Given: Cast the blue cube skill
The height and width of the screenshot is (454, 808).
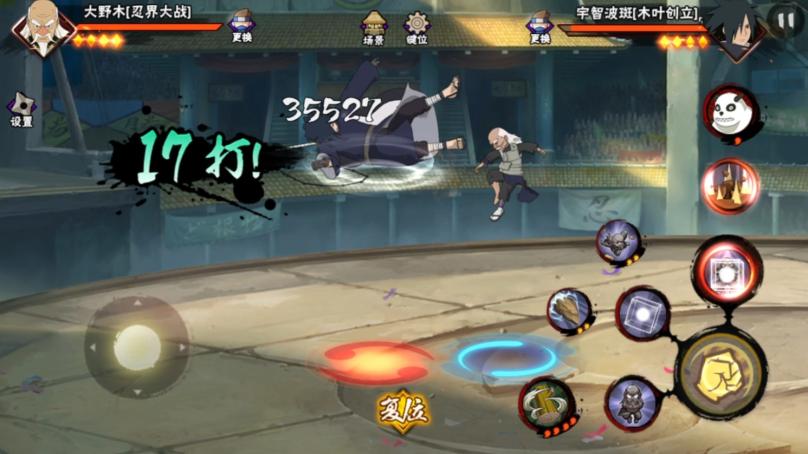Looking at the screenshot, I should coord(641,314).
